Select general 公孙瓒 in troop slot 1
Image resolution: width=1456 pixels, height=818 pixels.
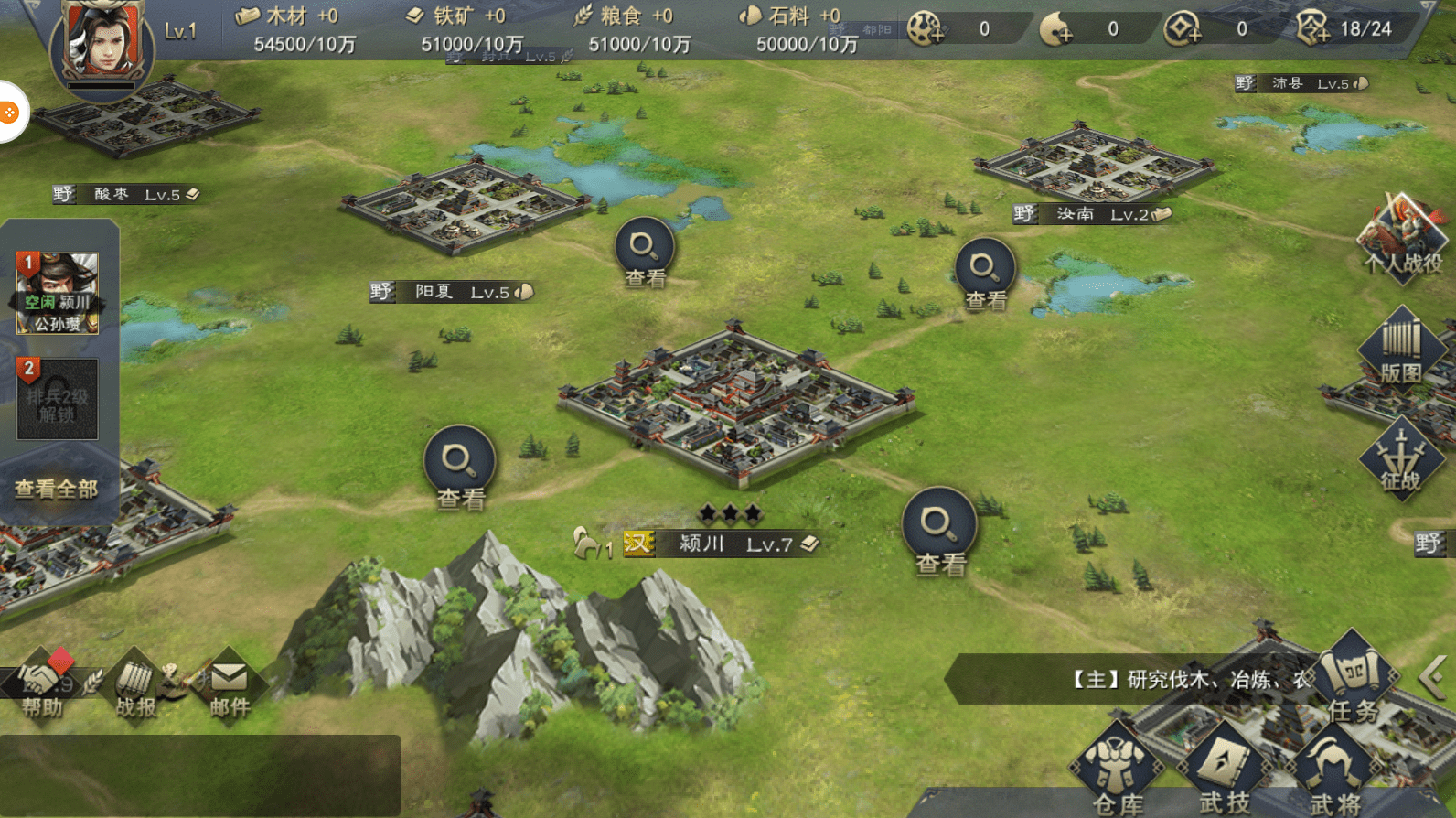(57, 293)
